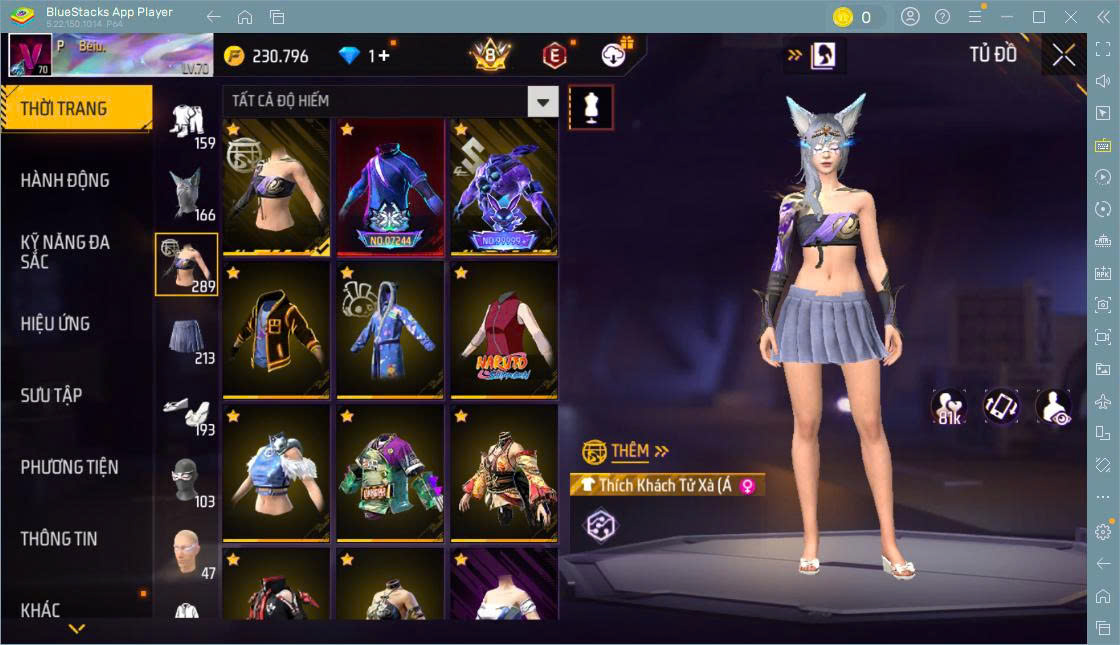
Task: Equip the Naruto Shippuden red vest
Action: click(504, 329)
